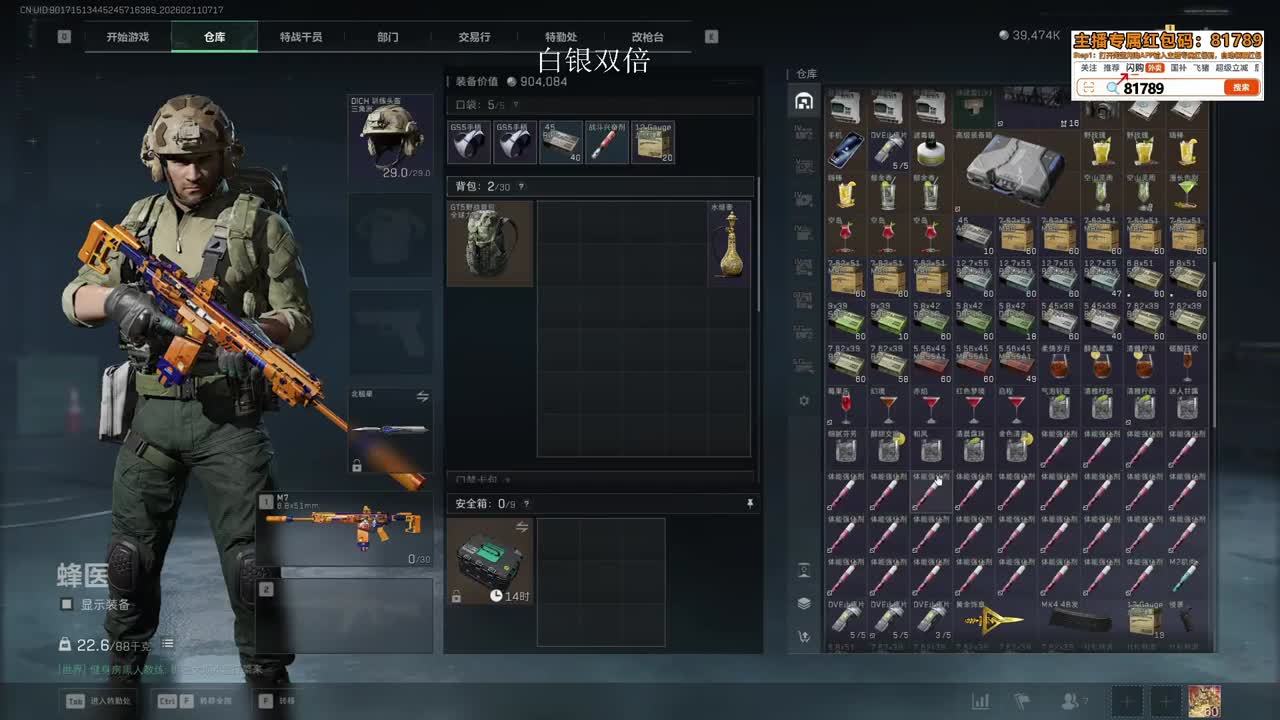Image resolution: width=1280 pixels, height=720 pixels.
Task: Click the GT5 field backpack slot
Action: coord(489,244)
